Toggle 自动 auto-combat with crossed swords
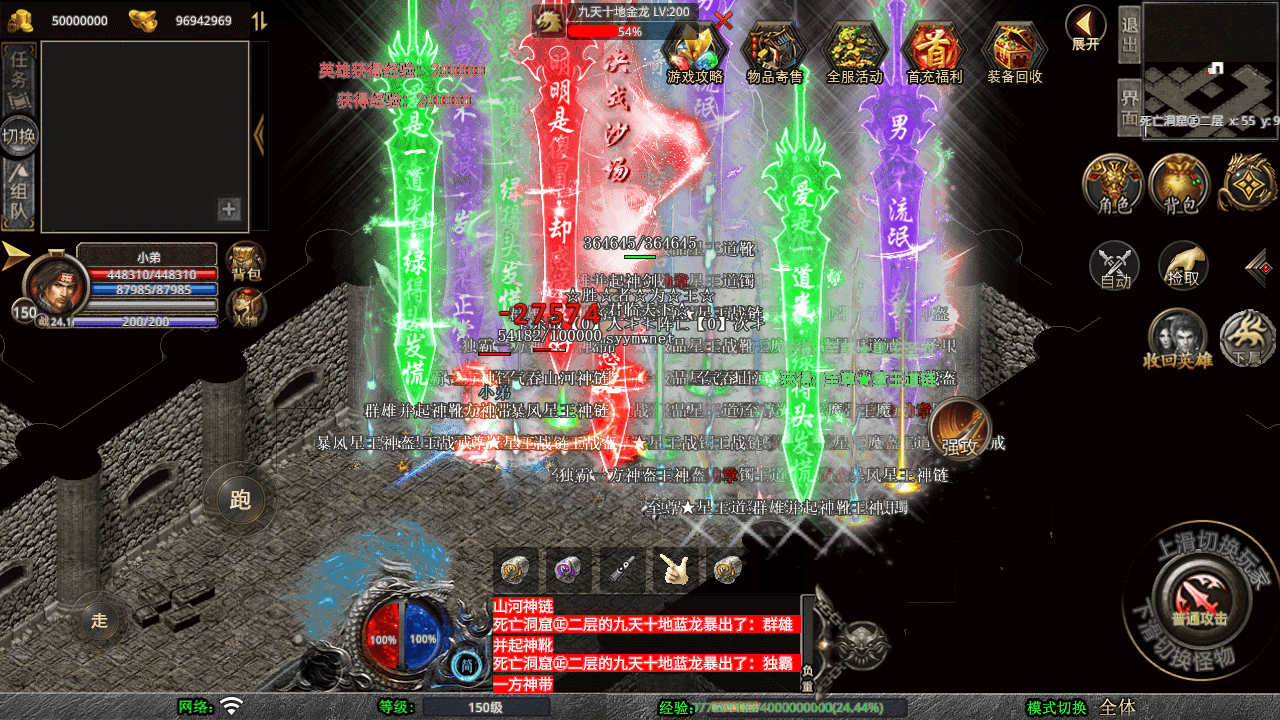The height and width of the screenshot is (720, 1280). tap(1115, 266)
